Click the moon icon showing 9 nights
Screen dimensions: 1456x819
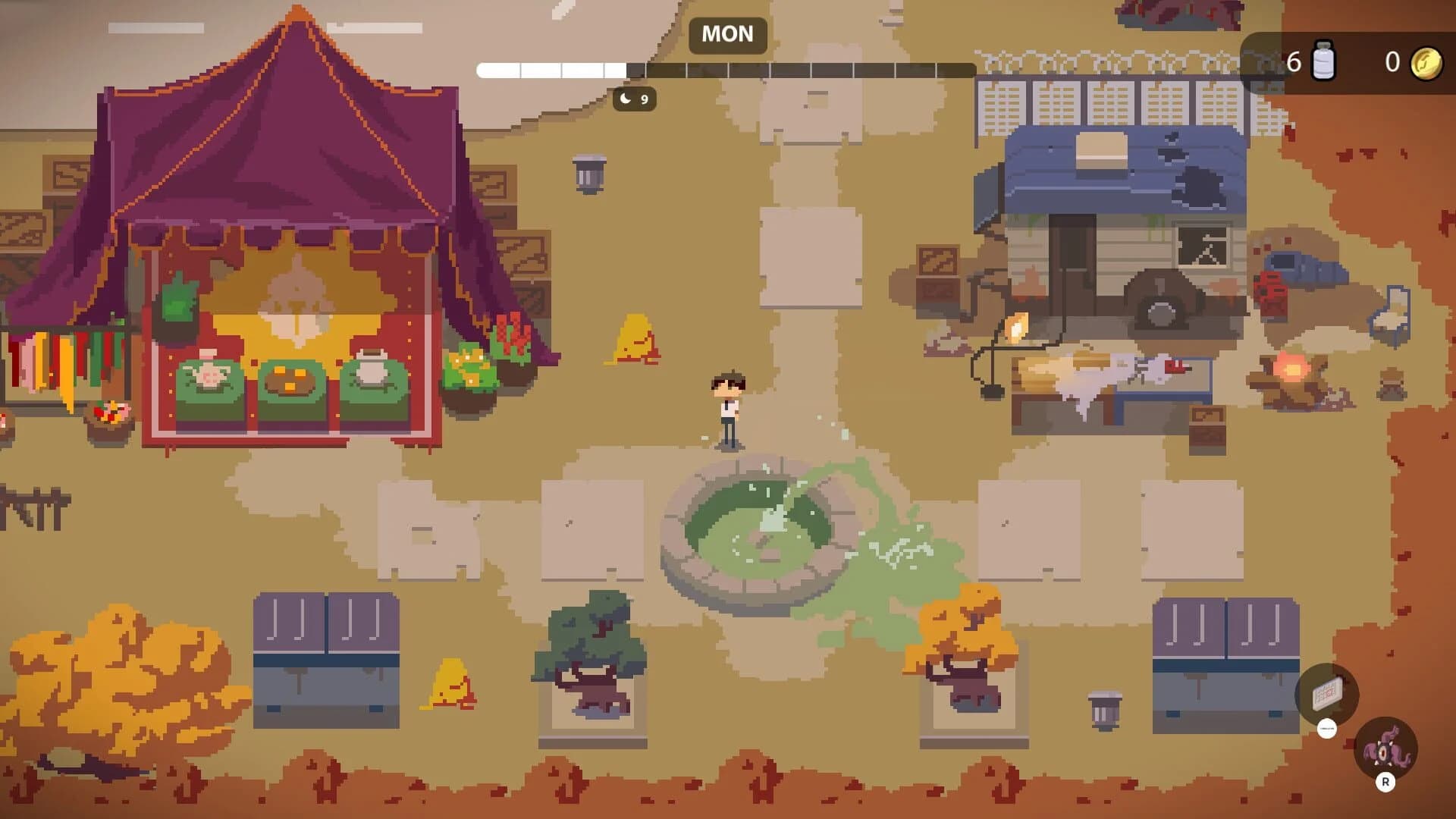[x=632, y=99]
